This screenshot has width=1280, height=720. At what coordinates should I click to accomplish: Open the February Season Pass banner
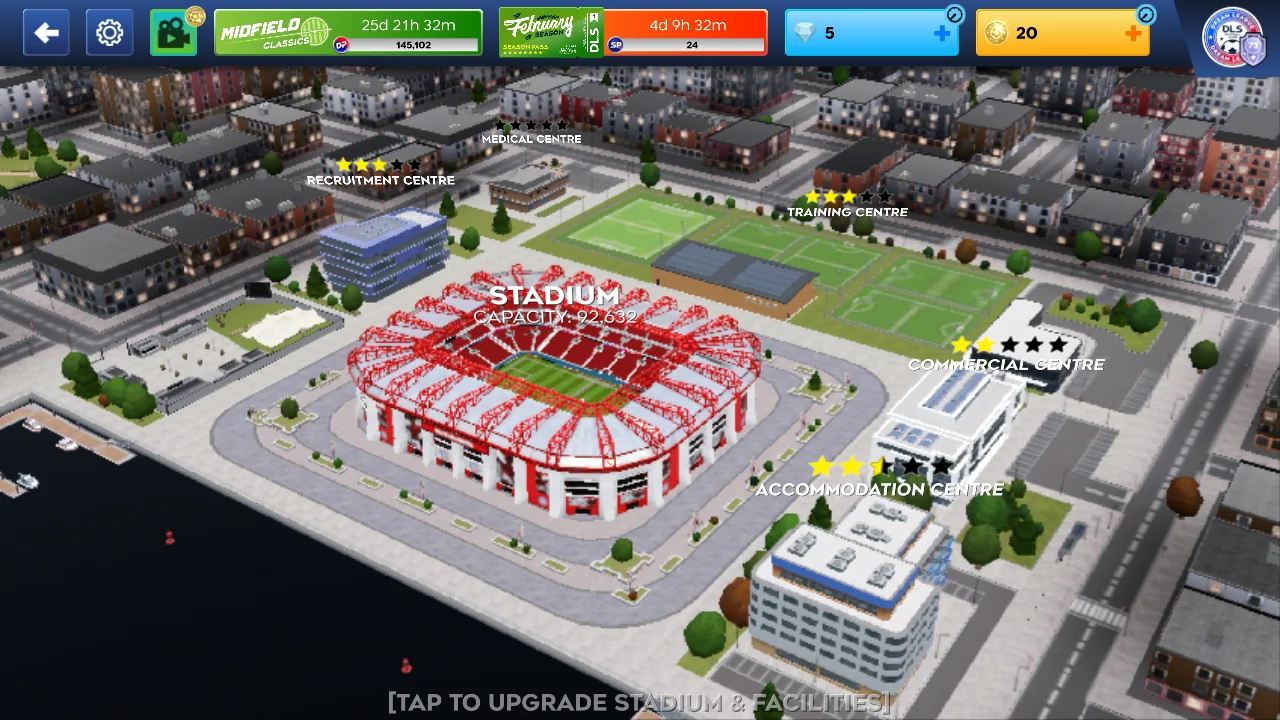[x=633, y=33]
